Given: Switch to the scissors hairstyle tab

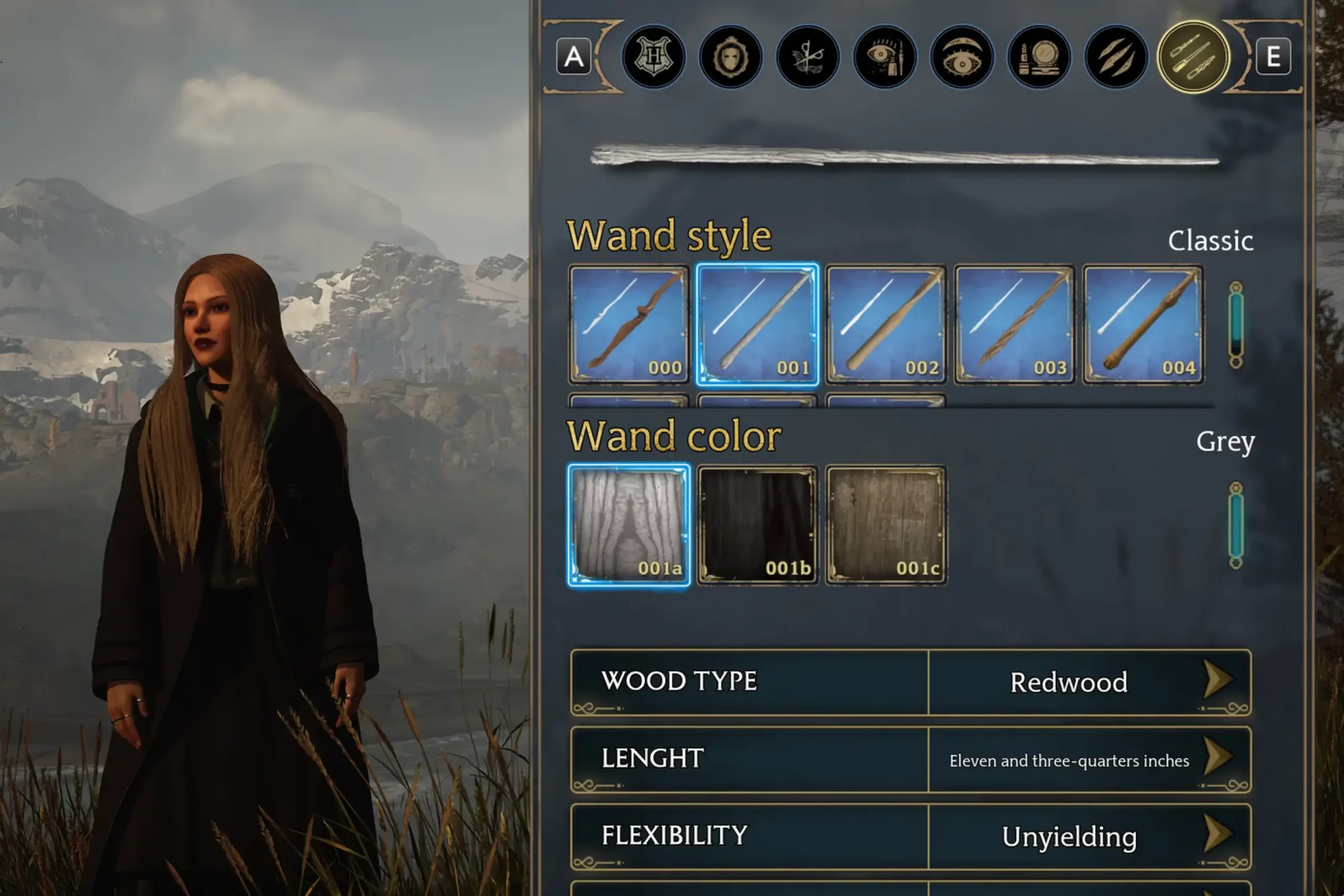Looking at the screenshot, I should pos(807,57).
